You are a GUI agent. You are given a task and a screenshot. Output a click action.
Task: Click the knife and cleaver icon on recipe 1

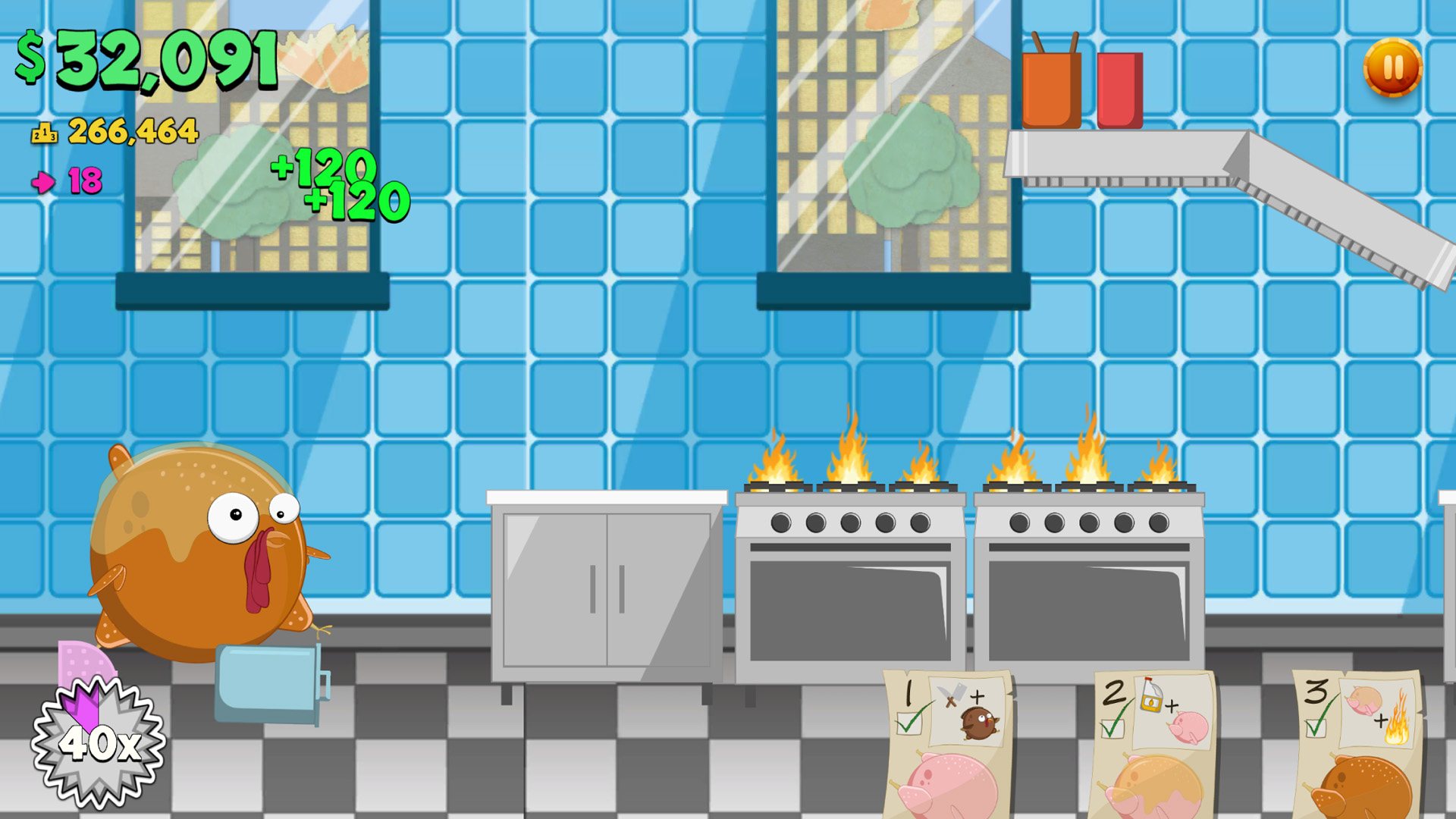(951, 695)
